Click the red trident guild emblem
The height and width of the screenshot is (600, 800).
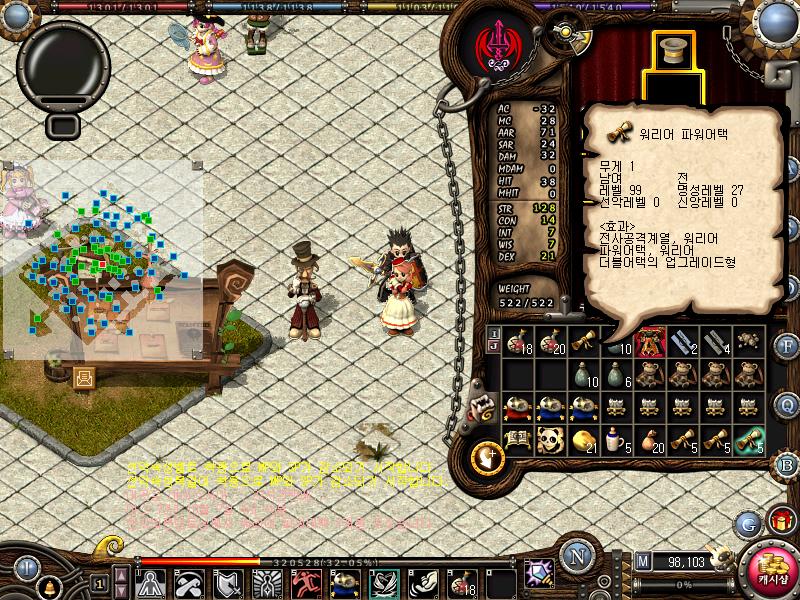(x=496, y=44)
